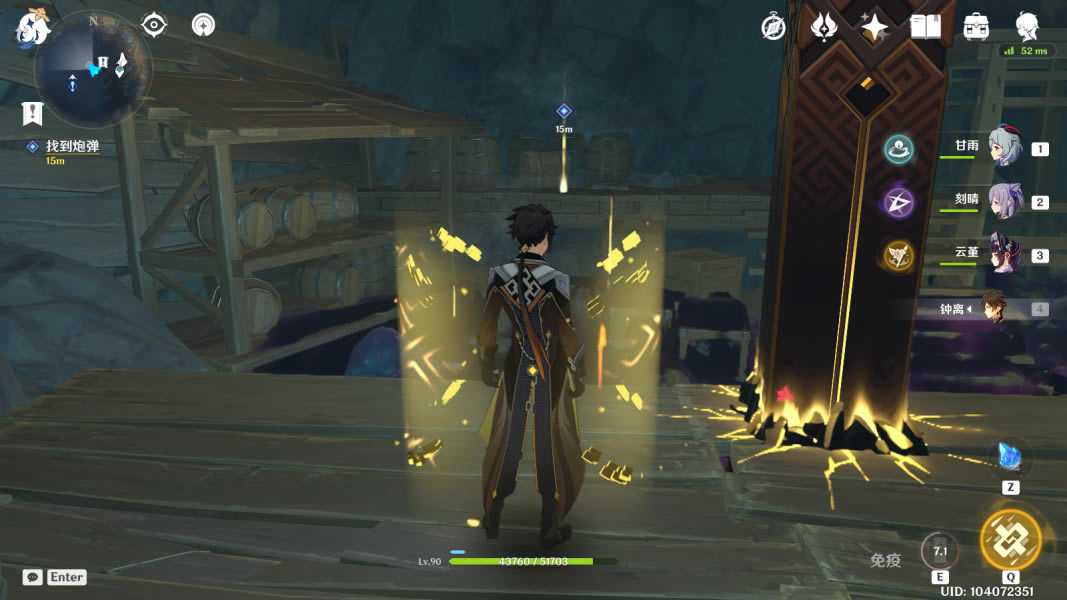Switch to party member 刻晴
This screenshot has height=600, width=1067.
tap(1003, 202)
